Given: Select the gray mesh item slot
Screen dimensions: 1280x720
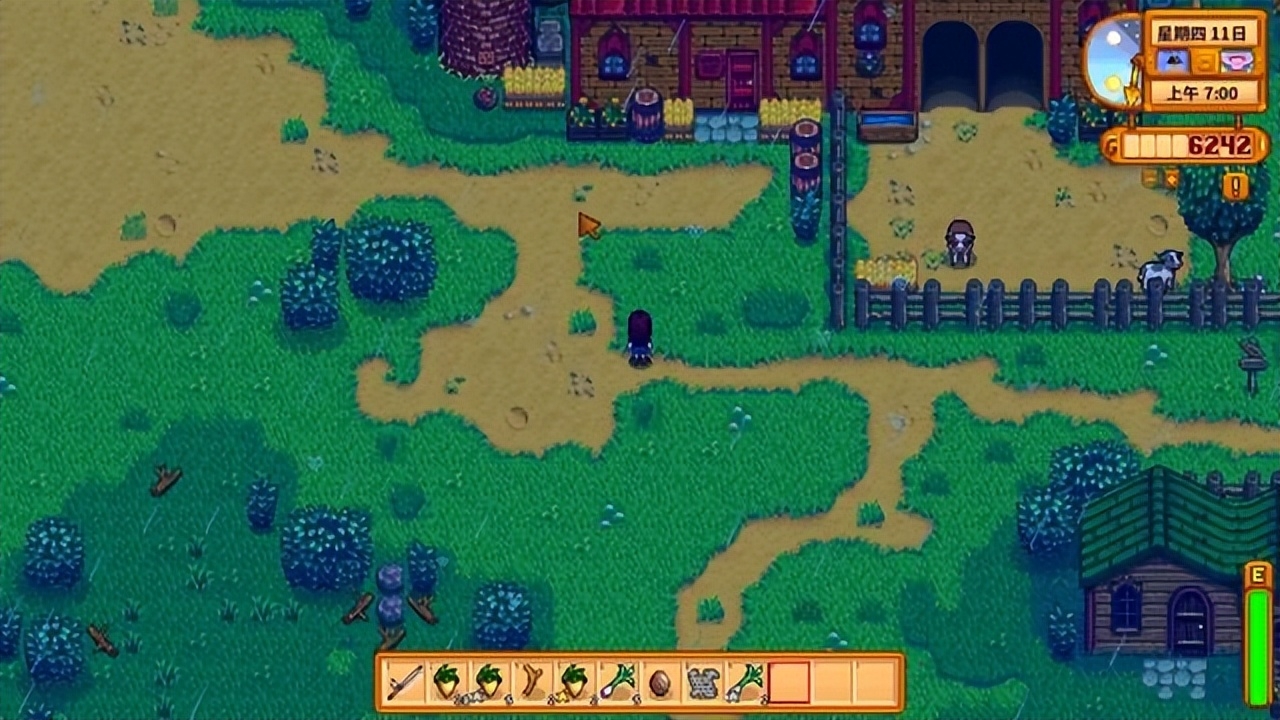Looking at the screenshot, I should [703, 683].
